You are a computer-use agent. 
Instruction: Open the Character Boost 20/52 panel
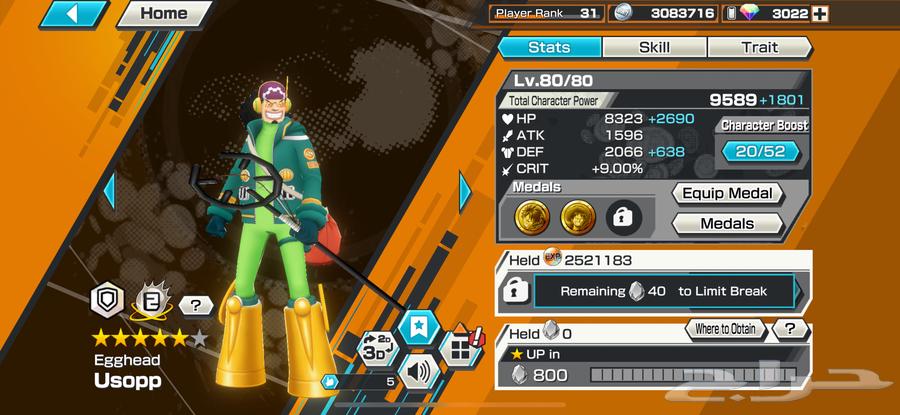click(761, 151)
